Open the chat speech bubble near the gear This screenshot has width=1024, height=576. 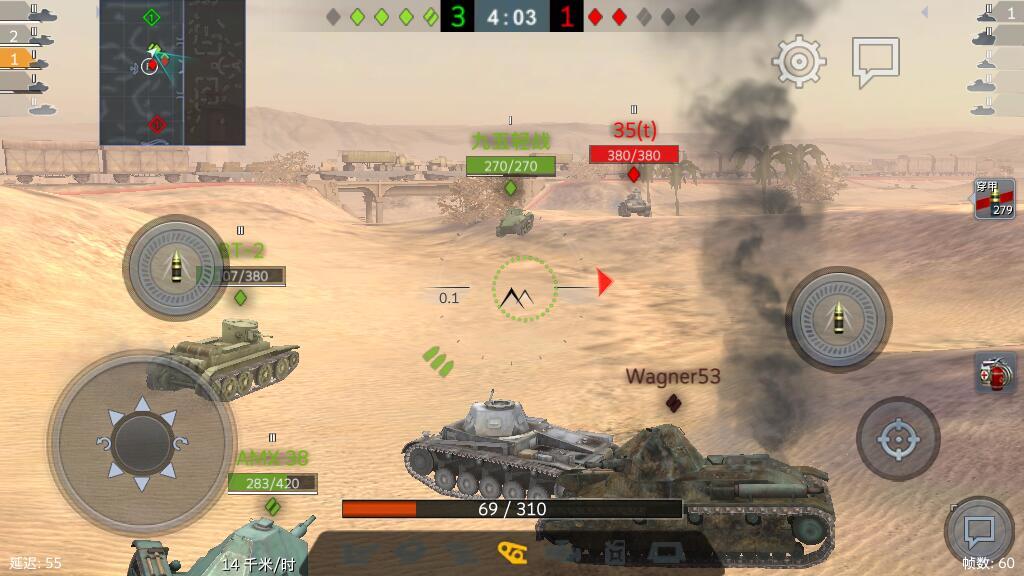click(x=875, y=61)
